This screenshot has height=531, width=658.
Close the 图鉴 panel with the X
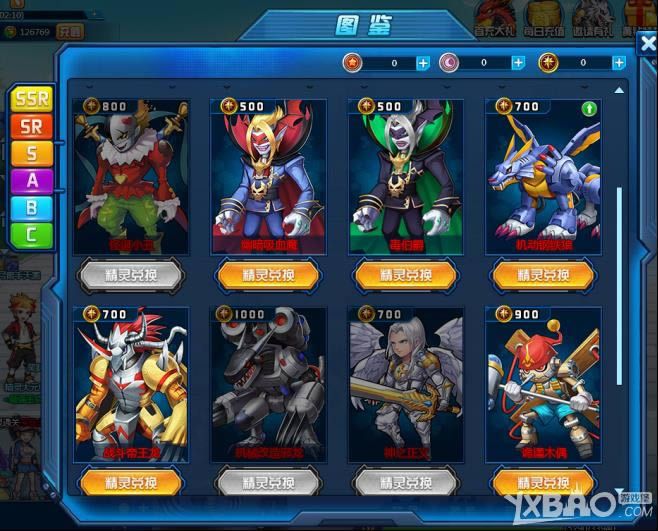click(645, 44)
